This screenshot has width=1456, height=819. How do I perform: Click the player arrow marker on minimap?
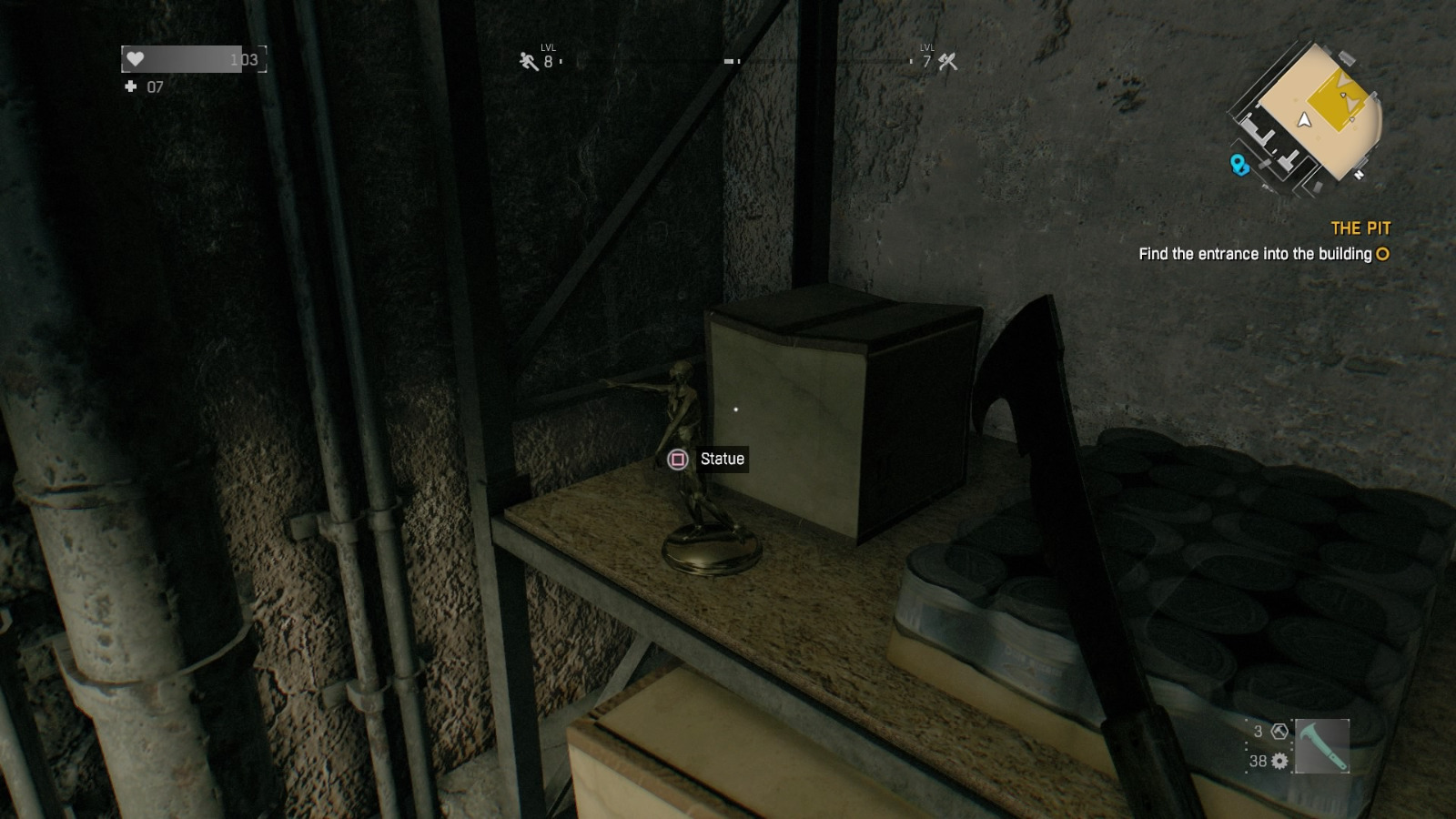[1303, 119]
